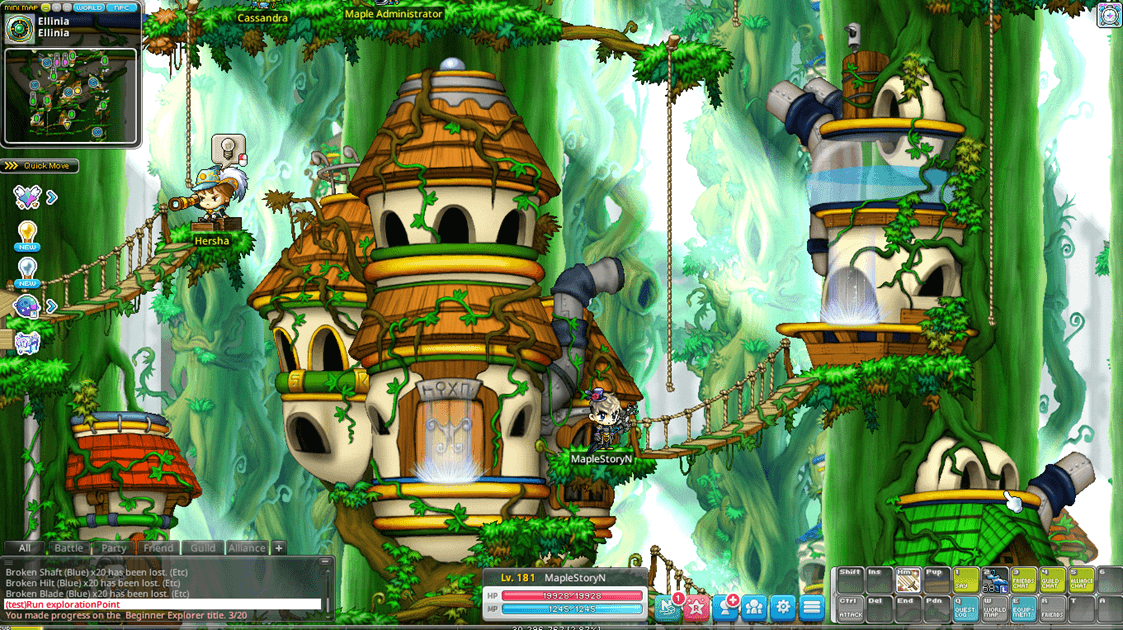The width and height of the screenshot is (1123, 630).
Task: Select the Equipment quick slot
Action: tap(1024, 607)
